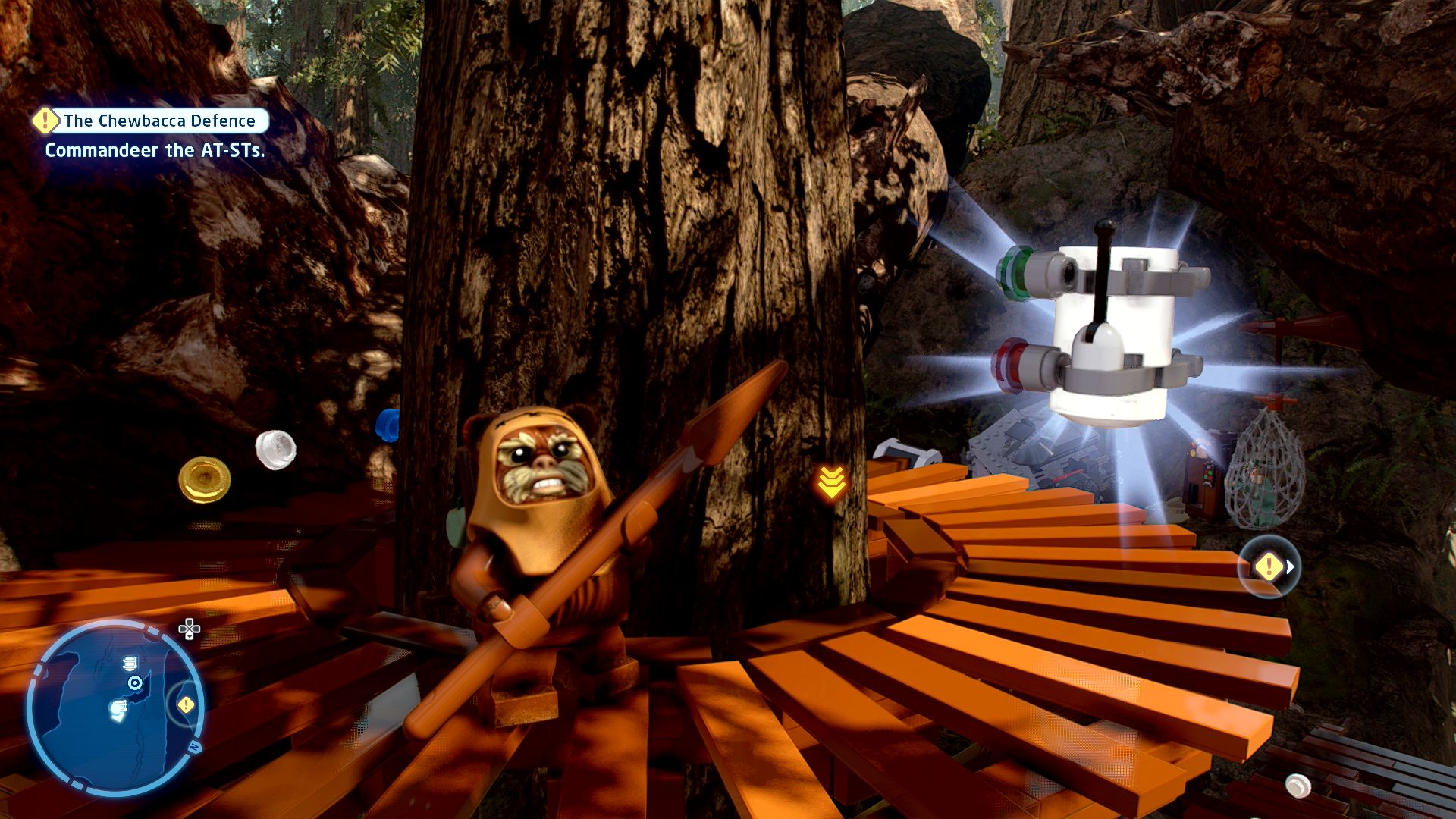Open The Chewbacca Defence quest tracker
The image size is (1456, 819).
point(152,121)
